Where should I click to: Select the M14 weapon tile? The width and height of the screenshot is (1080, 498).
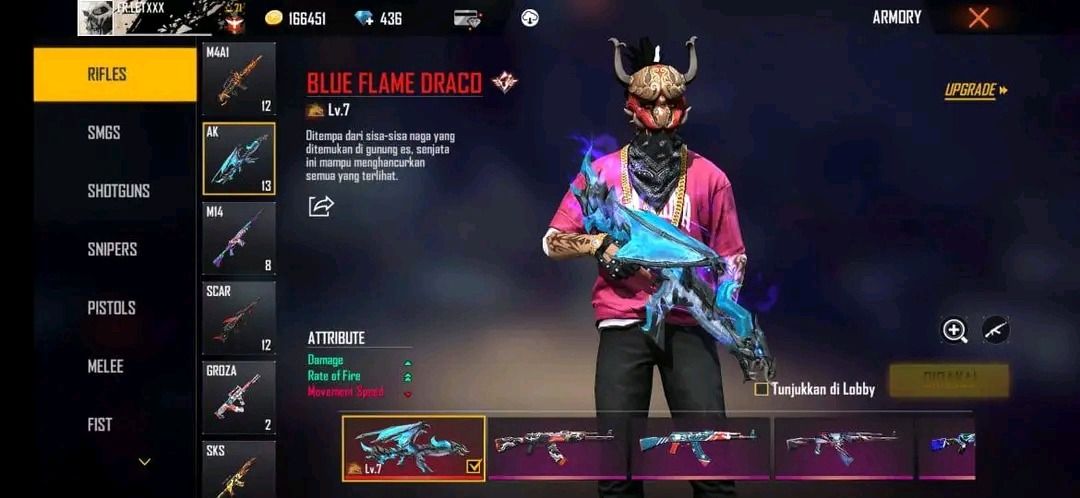coord(239,238)
